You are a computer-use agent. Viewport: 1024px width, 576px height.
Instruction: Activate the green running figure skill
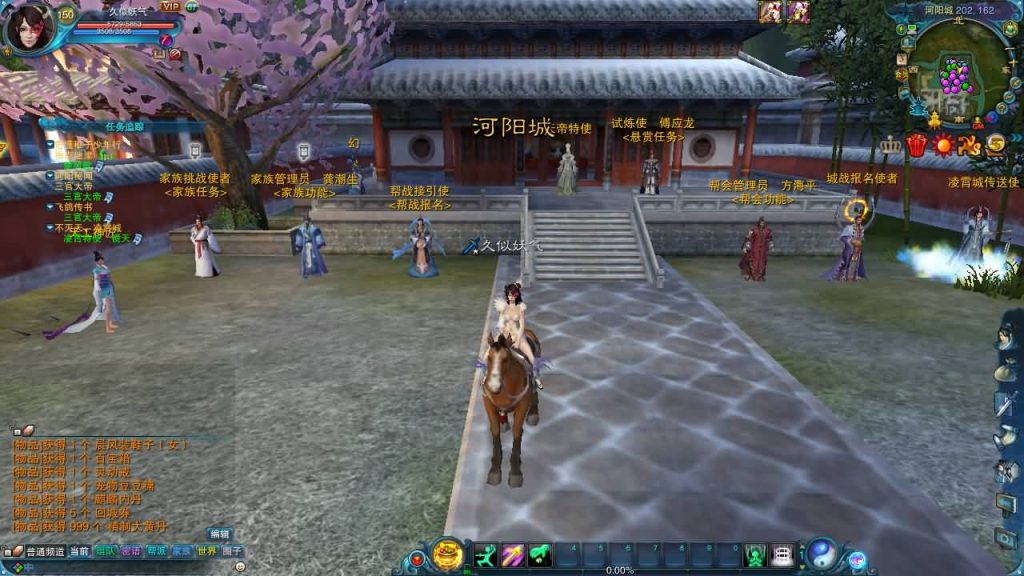[x=486, y=555]
